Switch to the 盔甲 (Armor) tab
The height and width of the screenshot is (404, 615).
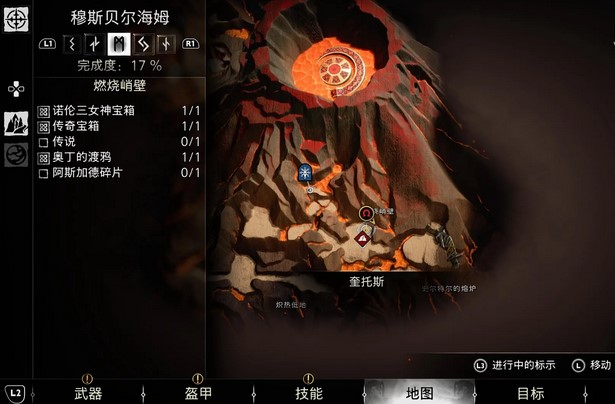[199, 393]
